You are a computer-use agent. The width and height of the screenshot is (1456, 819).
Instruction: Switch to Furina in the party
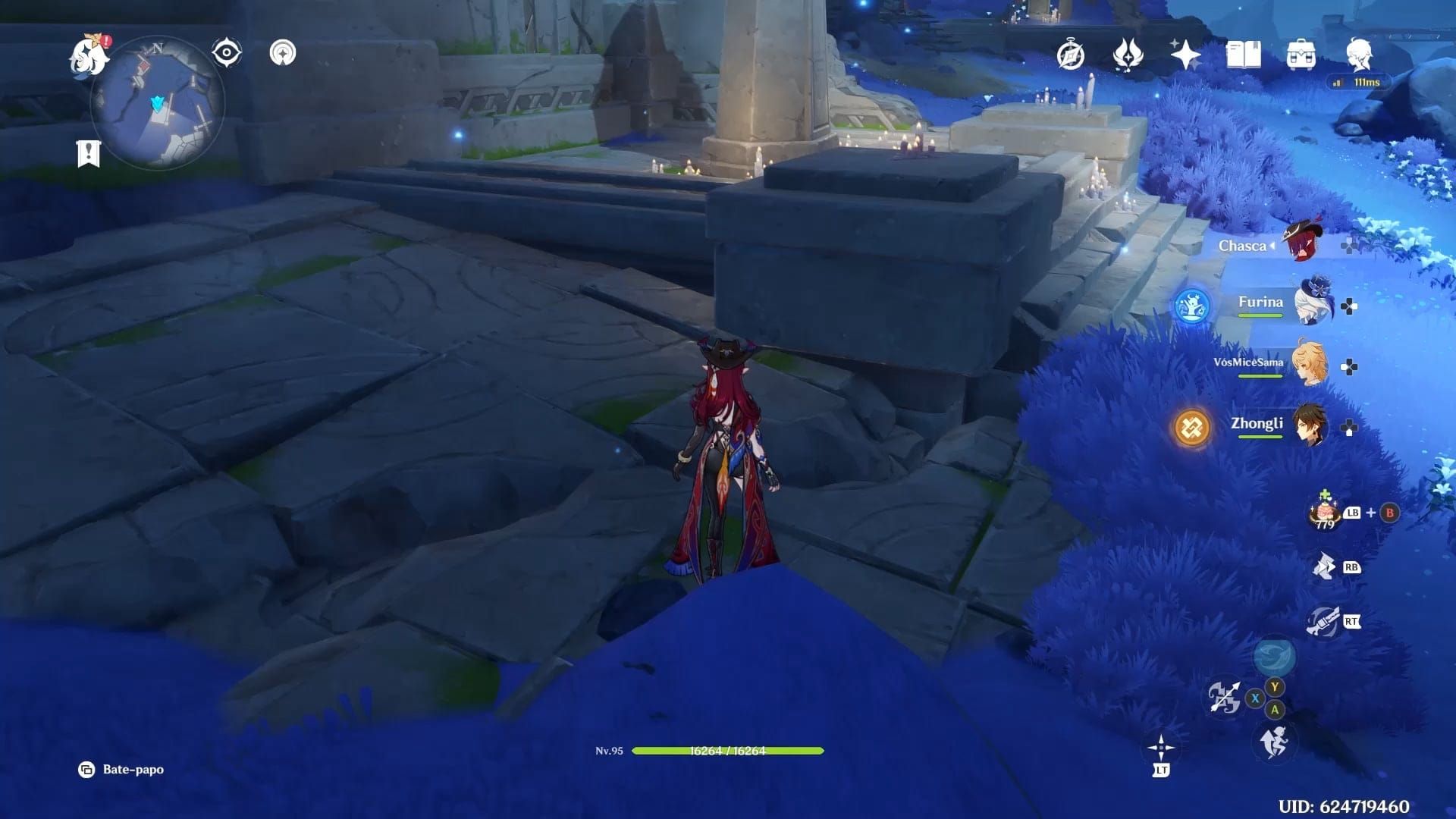(x=1312, y=303)
